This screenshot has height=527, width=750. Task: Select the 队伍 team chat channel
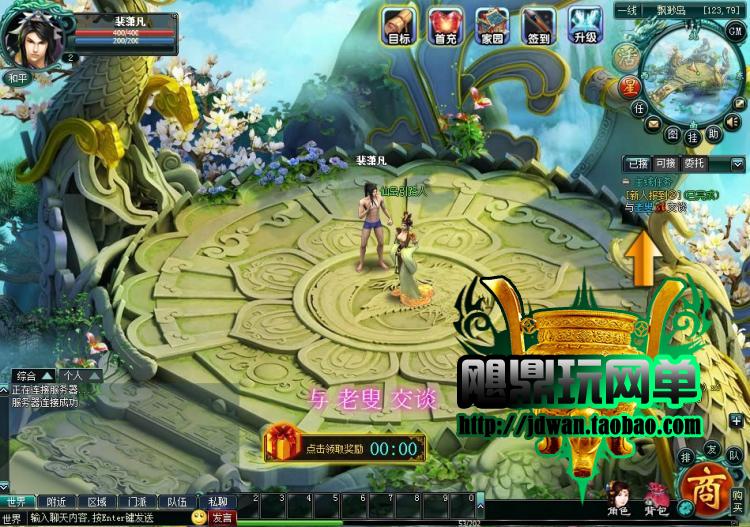click(176, 502)
